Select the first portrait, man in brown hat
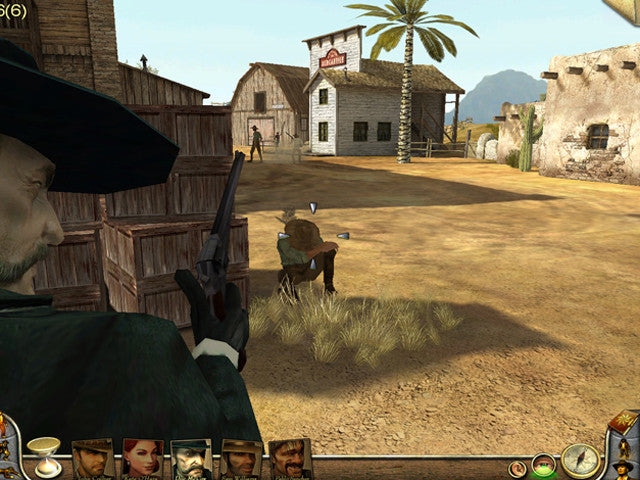The width and height of the screenshot is (640, 480). pos(93,459)
